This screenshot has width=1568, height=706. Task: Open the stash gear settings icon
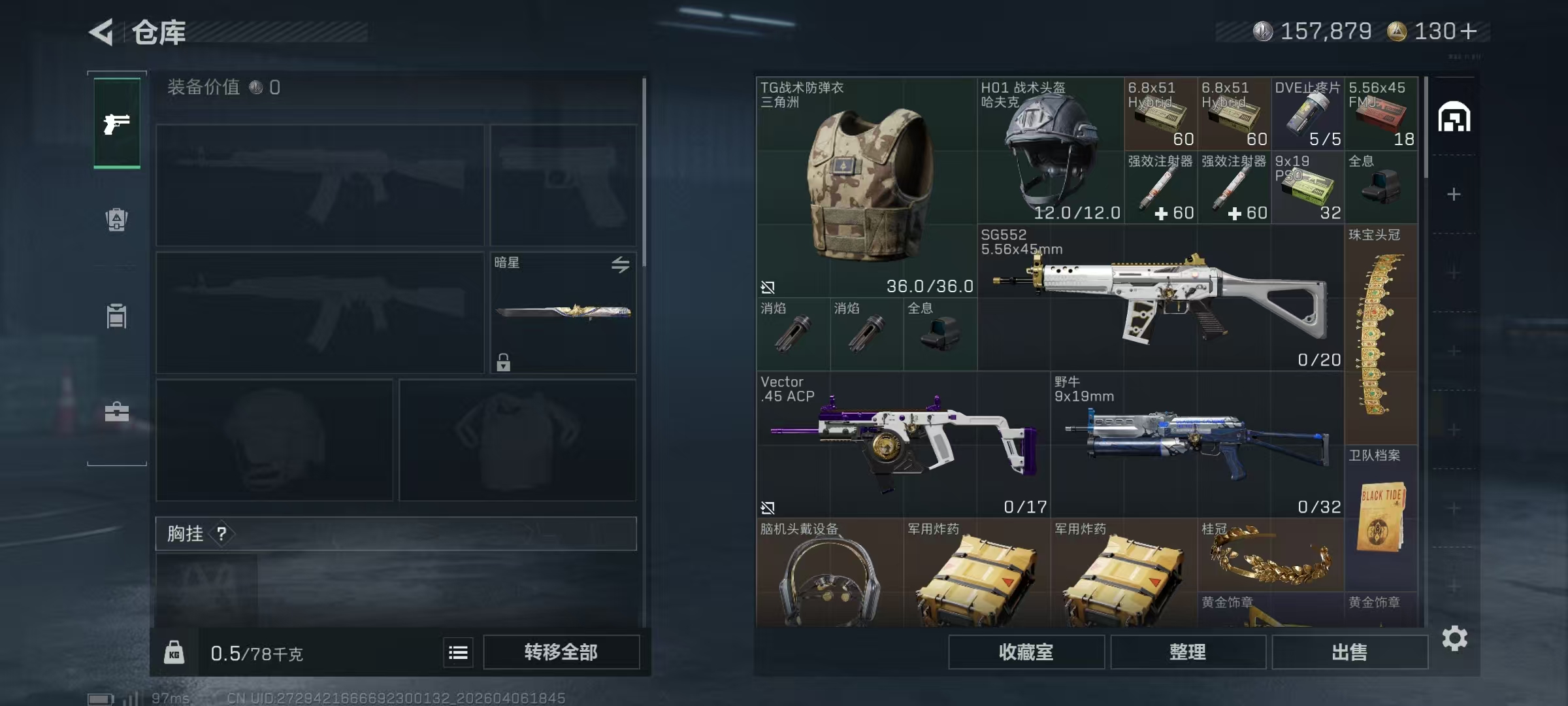pyautogui.click(x=1454, y=638)
